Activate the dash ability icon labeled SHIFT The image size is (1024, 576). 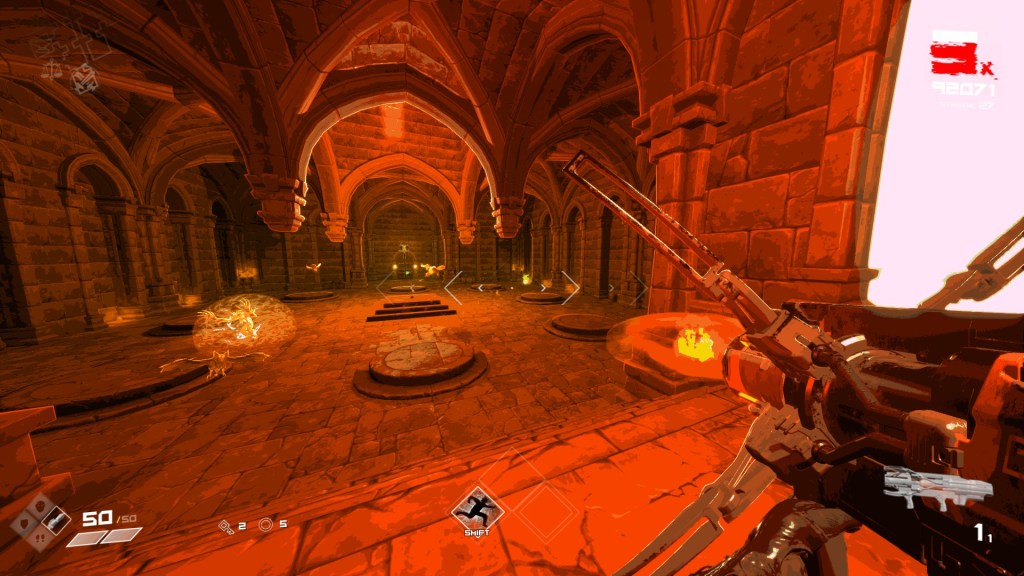[x=477, y=509]
